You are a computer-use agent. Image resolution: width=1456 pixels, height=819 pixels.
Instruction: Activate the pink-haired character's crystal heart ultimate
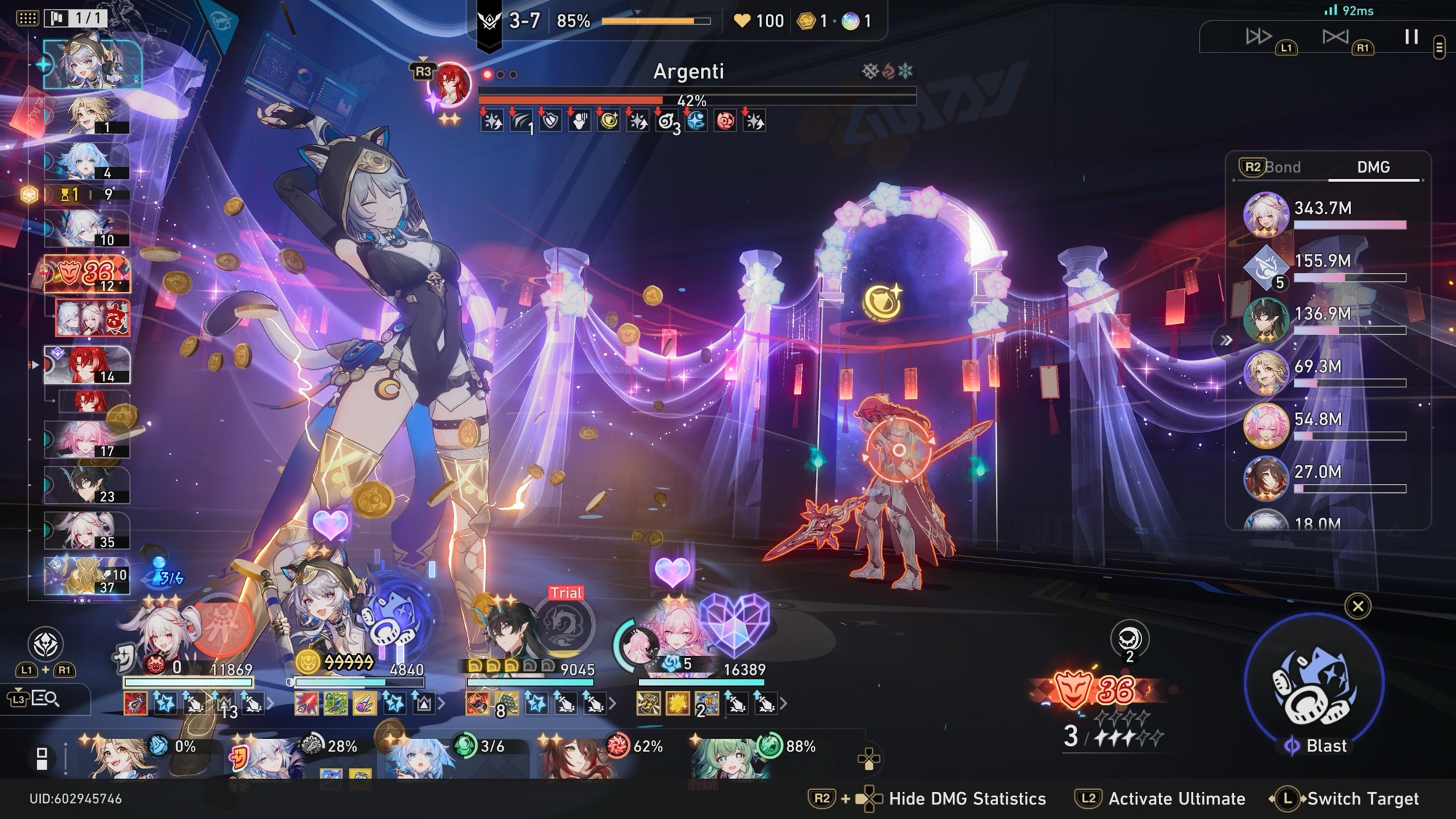(734, 623)
